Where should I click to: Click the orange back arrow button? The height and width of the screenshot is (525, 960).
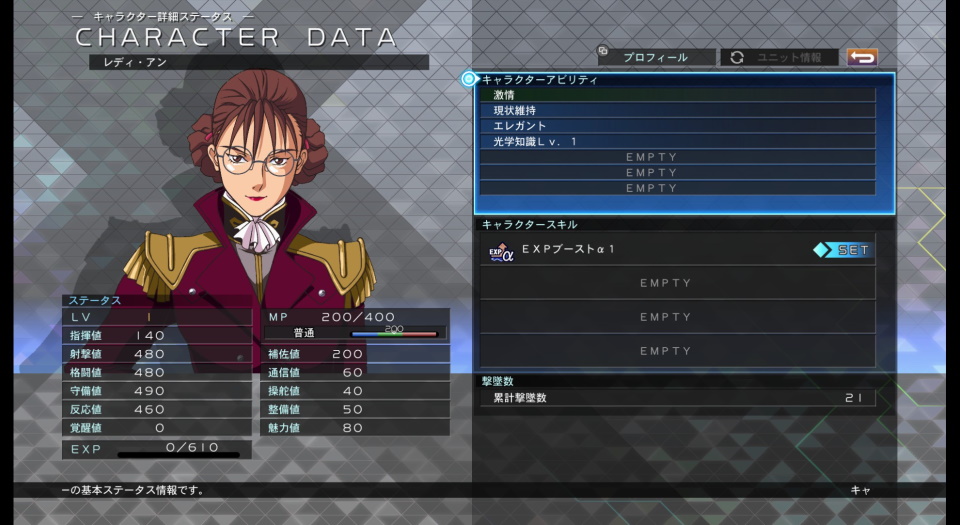click(861, 57)
